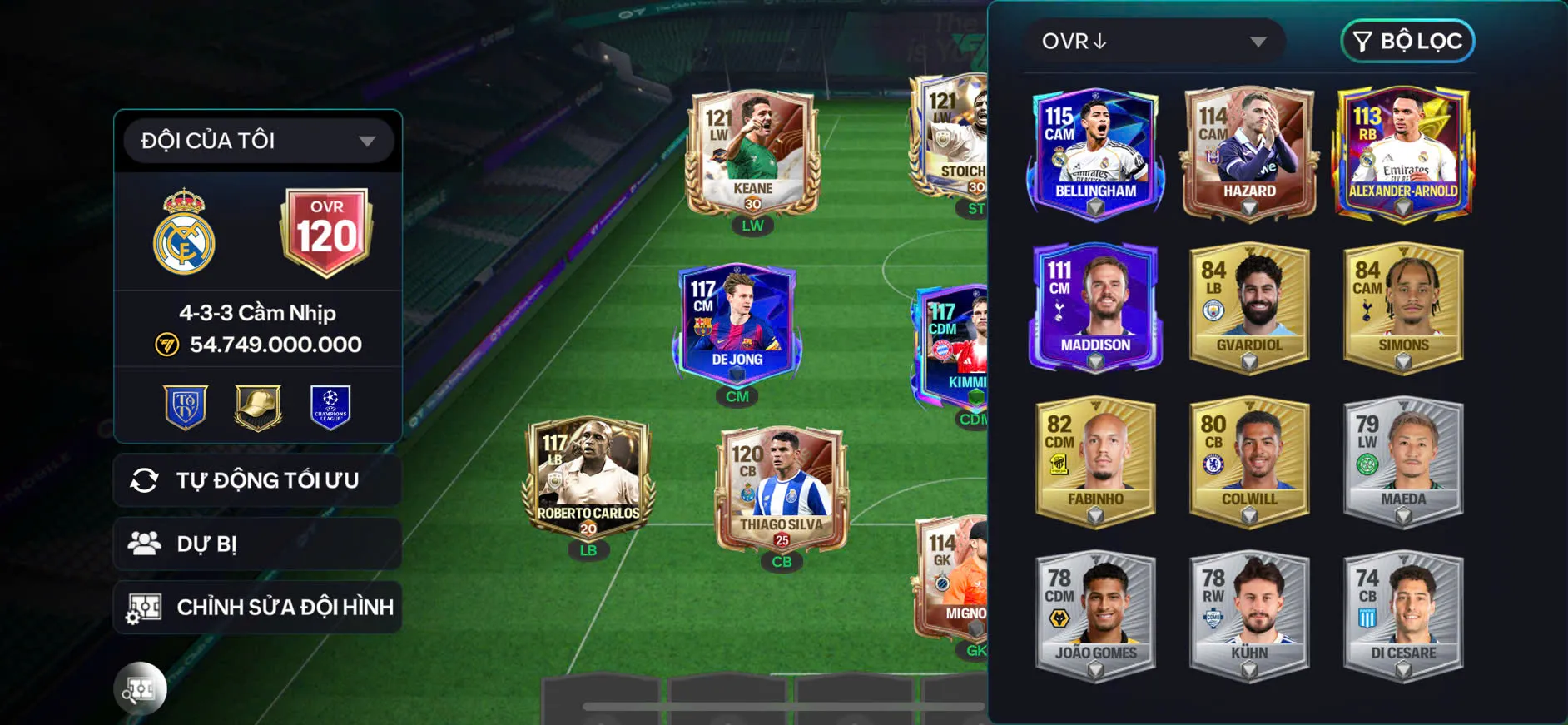Select Chỉnh Sửa Đội Hình option
Screen dimensions: 1568x725
pos(258,607)
